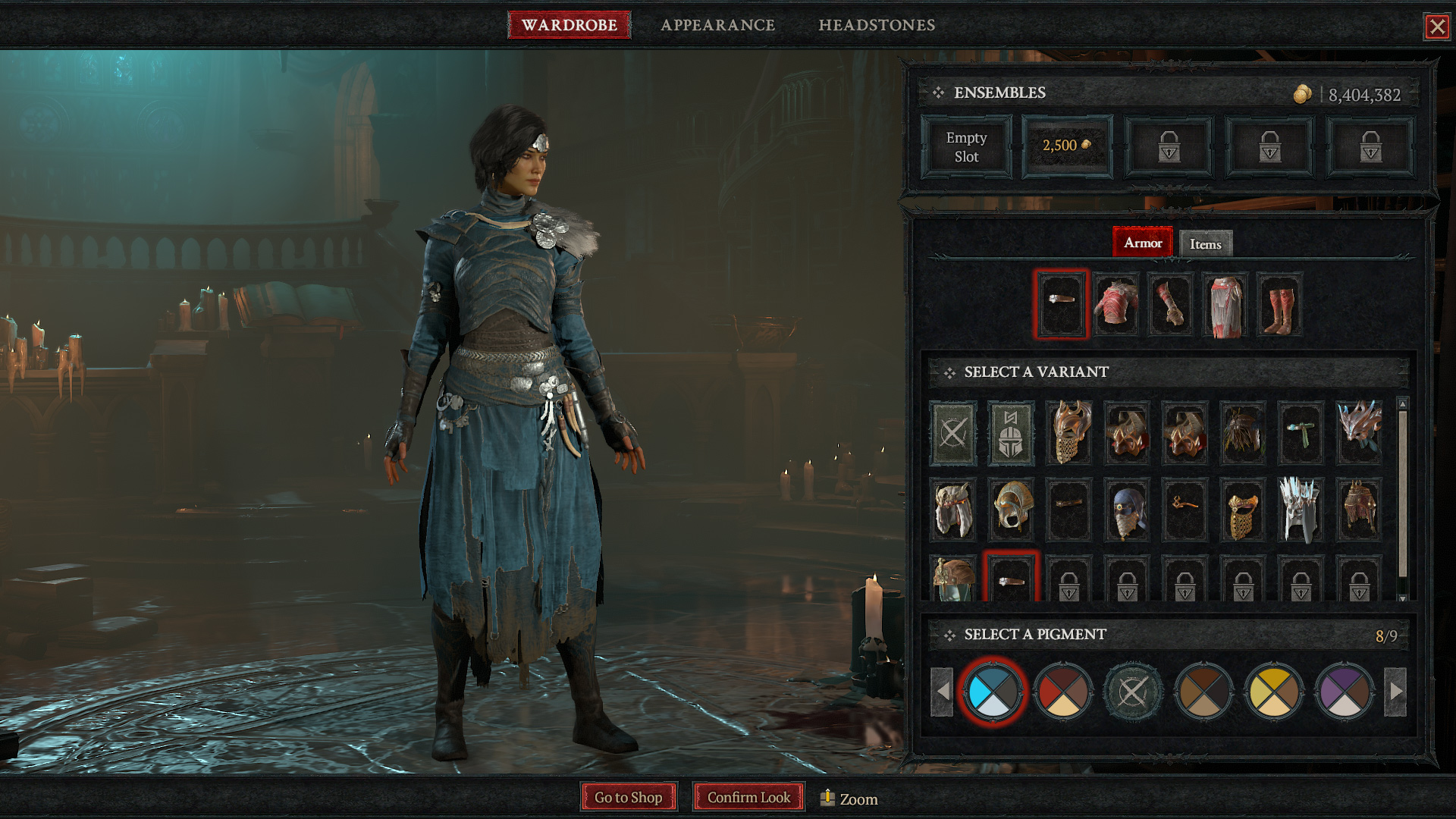1456x819 pixels.
Task: Open the Headstones tab
Action: pos(876,25)
